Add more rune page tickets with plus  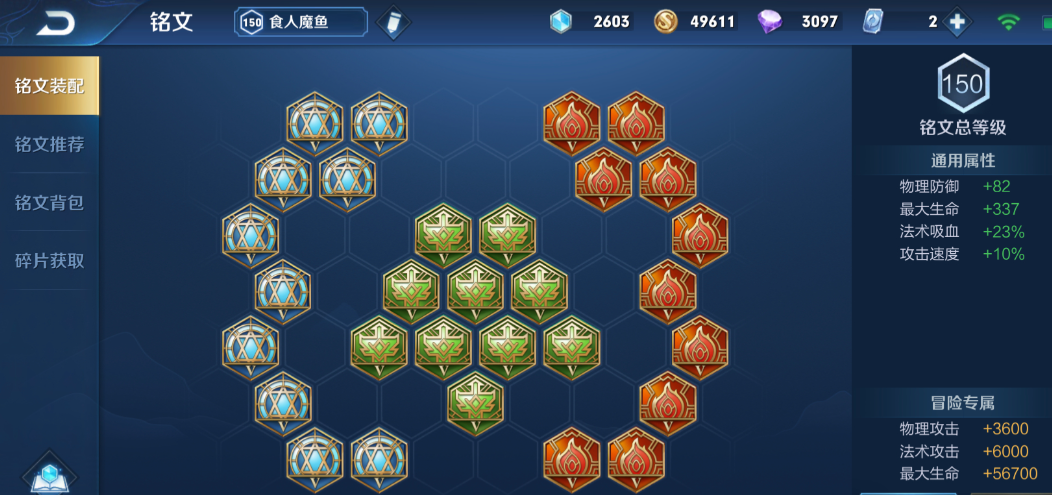tap(957, 21)
